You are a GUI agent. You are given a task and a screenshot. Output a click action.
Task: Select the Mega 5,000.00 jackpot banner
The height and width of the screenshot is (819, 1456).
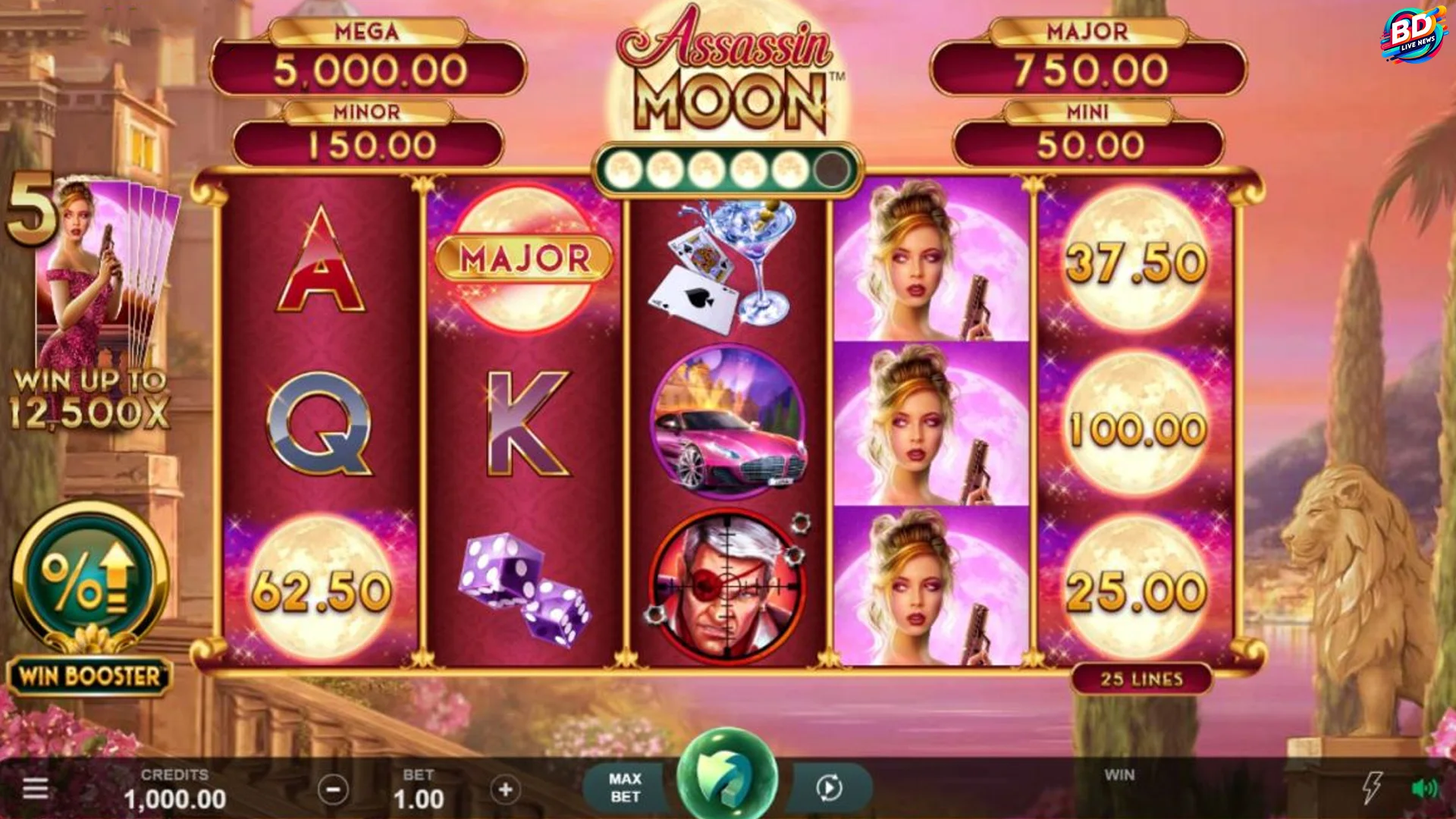click(369, 61)
